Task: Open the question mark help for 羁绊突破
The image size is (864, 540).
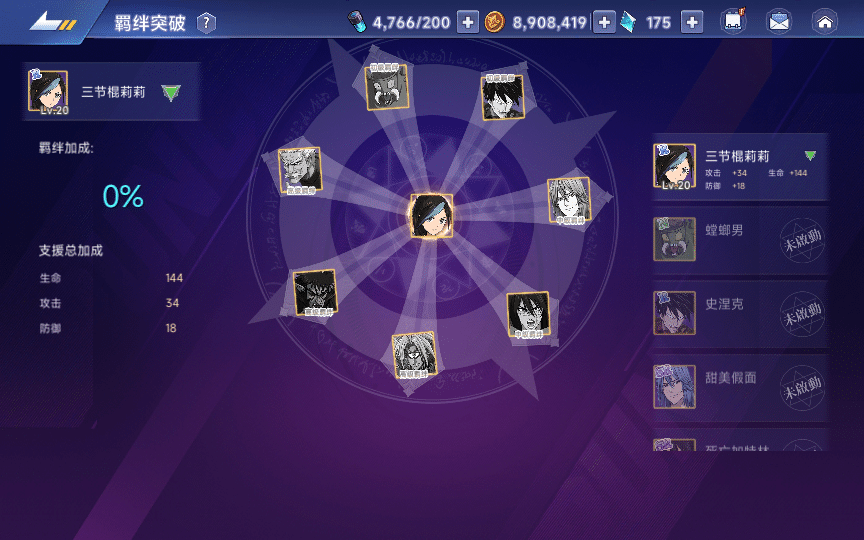Action: pyautogui.click(x=206, y=23)
